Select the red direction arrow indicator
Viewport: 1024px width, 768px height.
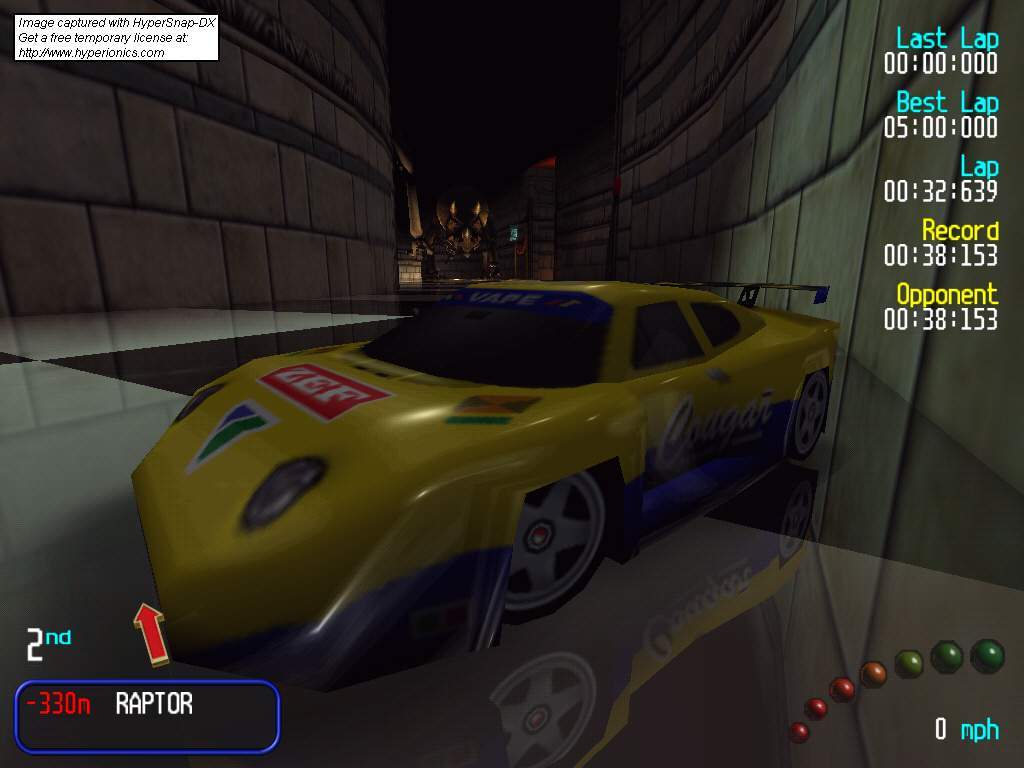coord(150,633)
